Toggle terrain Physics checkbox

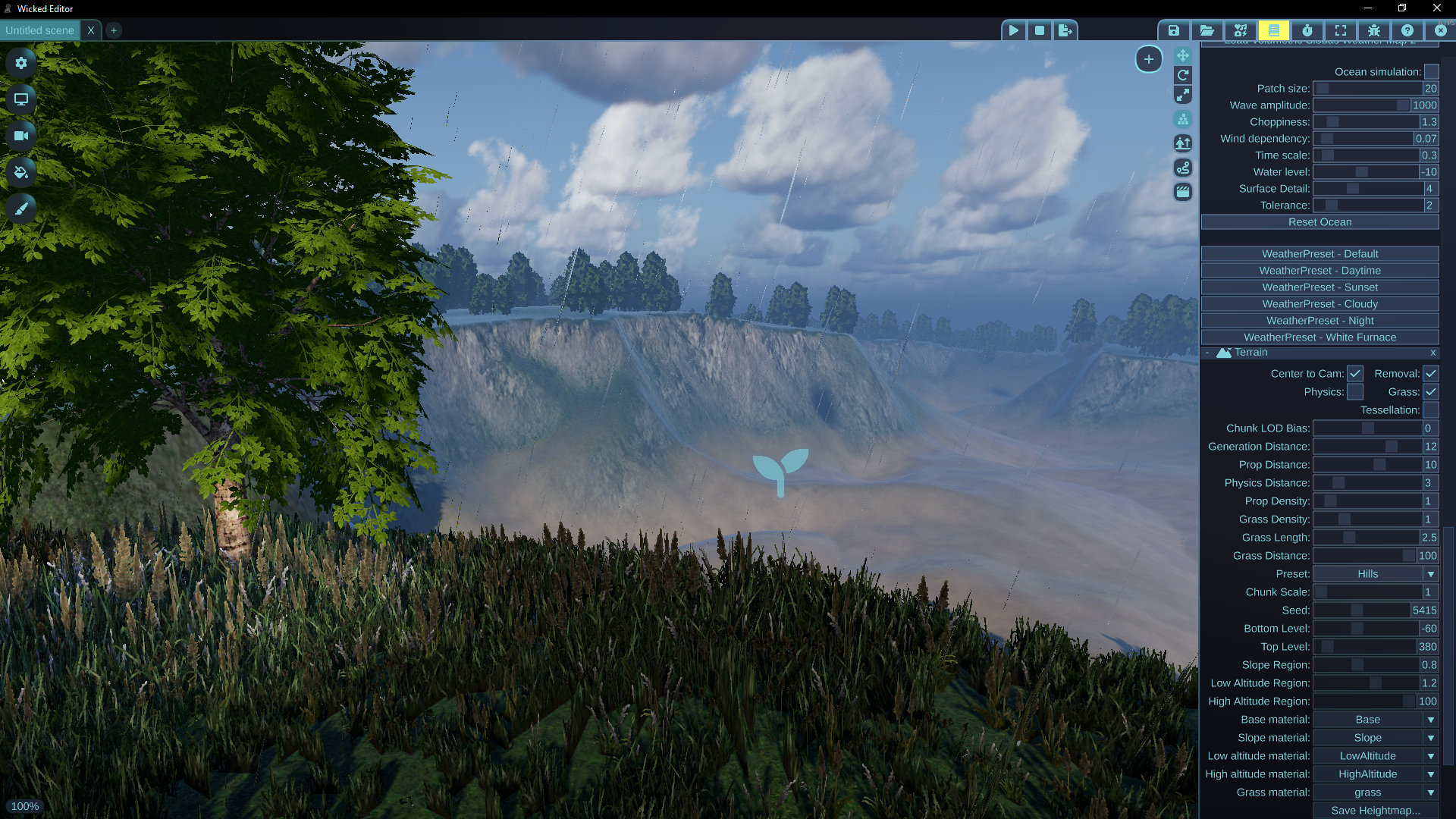1354,392
